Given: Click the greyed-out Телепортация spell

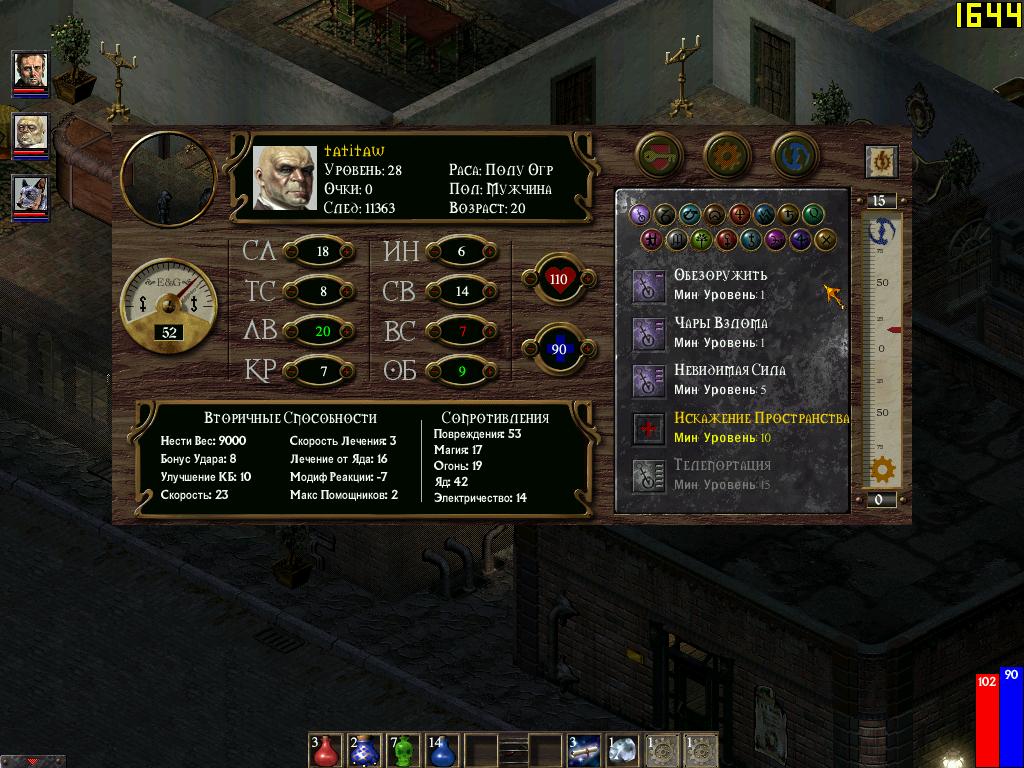Looking at the screenshot, I should [651, 475].
